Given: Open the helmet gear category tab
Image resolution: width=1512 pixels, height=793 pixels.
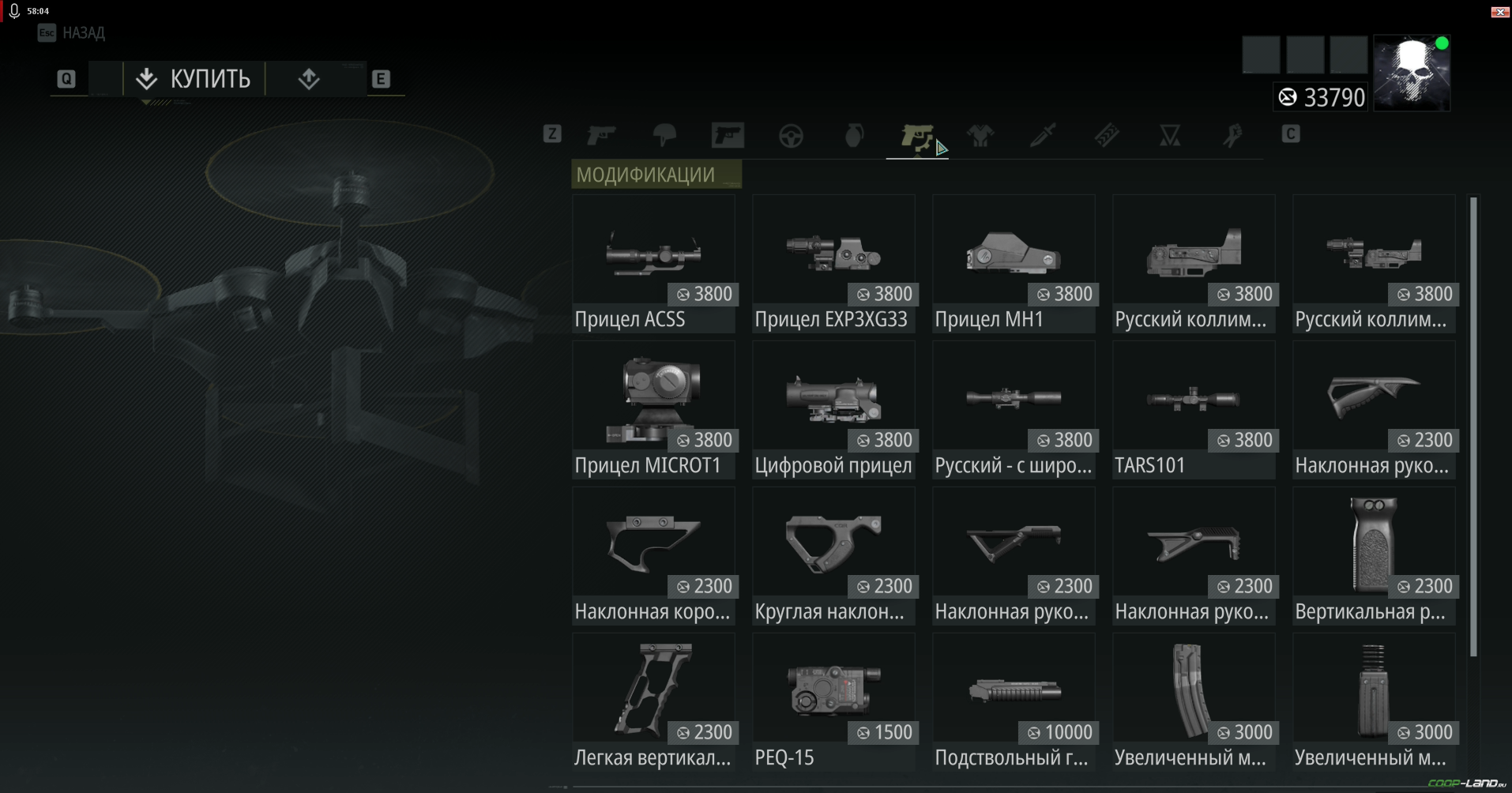Looking at the screenshot, I should pyautogui.click(x=664, y=136).
